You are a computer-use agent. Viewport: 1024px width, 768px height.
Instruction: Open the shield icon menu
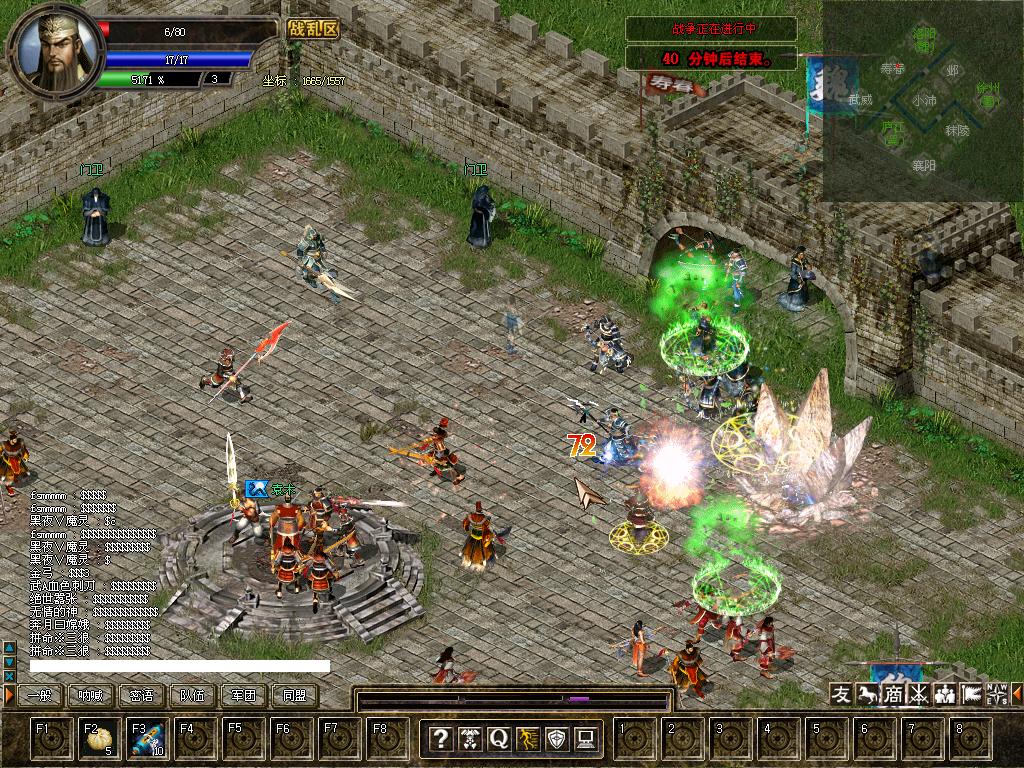point(557,739)
